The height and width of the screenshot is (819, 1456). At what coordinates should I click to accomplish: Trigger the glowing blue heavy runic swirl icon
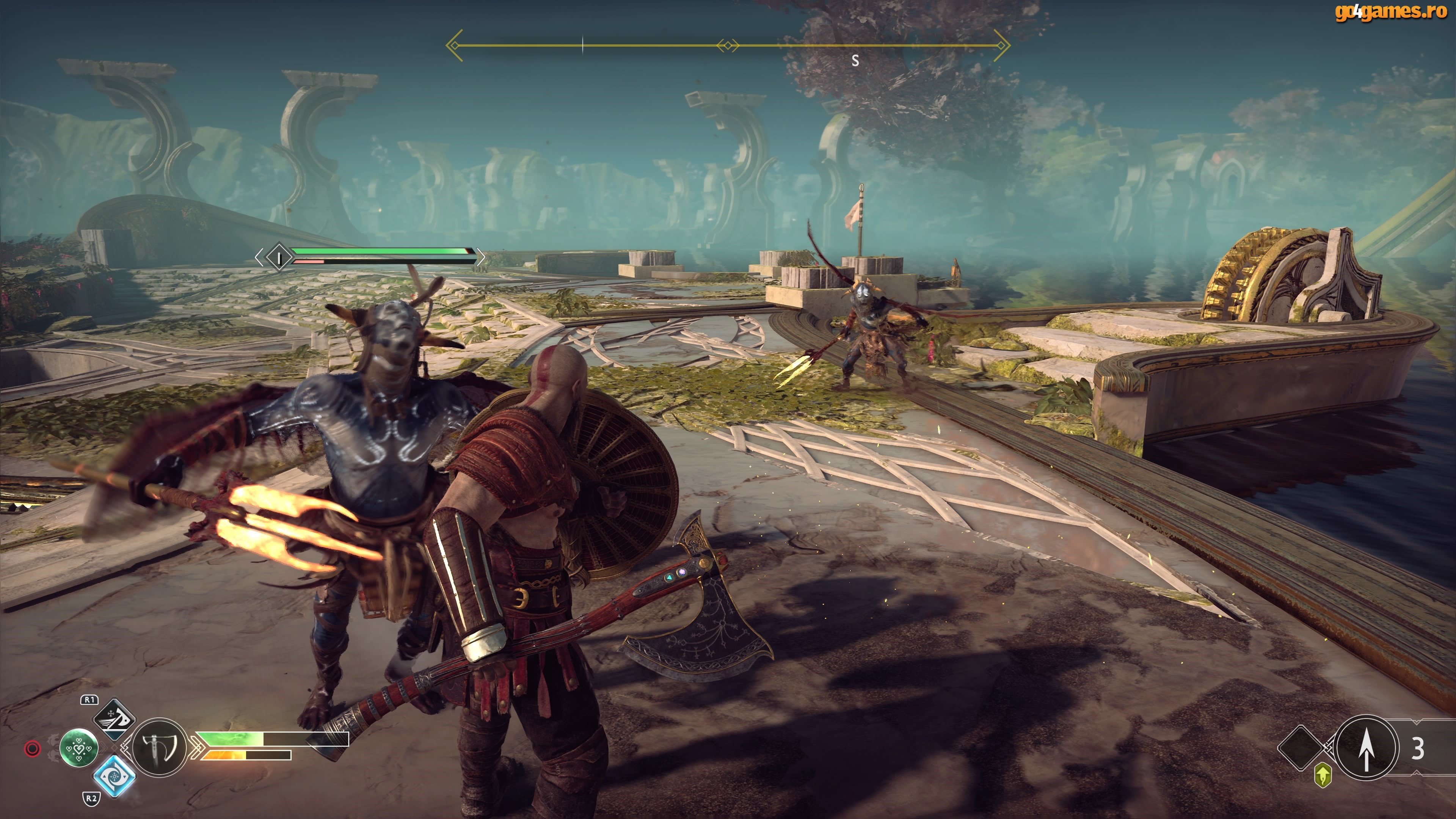pos(114,776)
